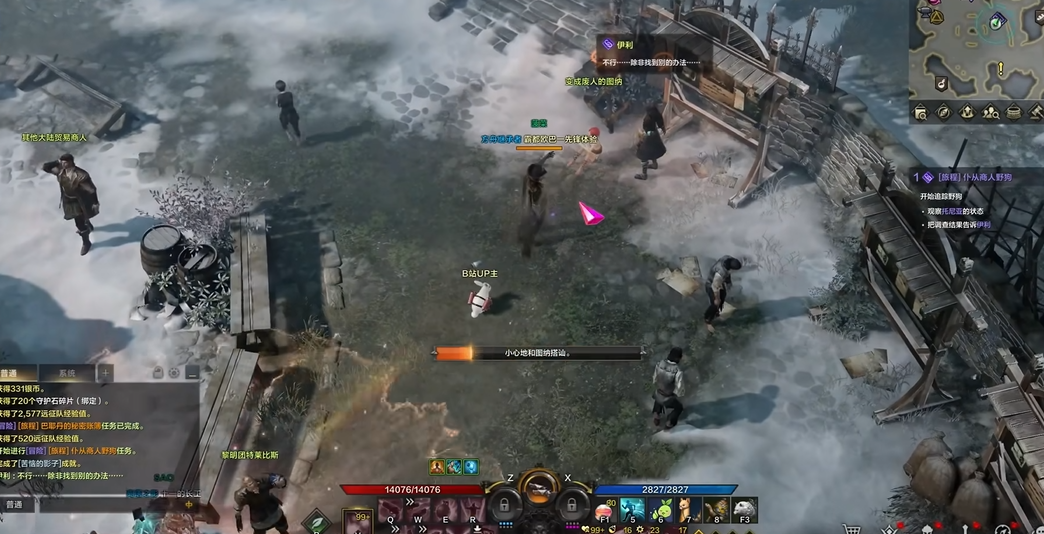The height and width of the screenshot is (534, 1044).
Task: Minimize the chat window
Action: point(192,373)
